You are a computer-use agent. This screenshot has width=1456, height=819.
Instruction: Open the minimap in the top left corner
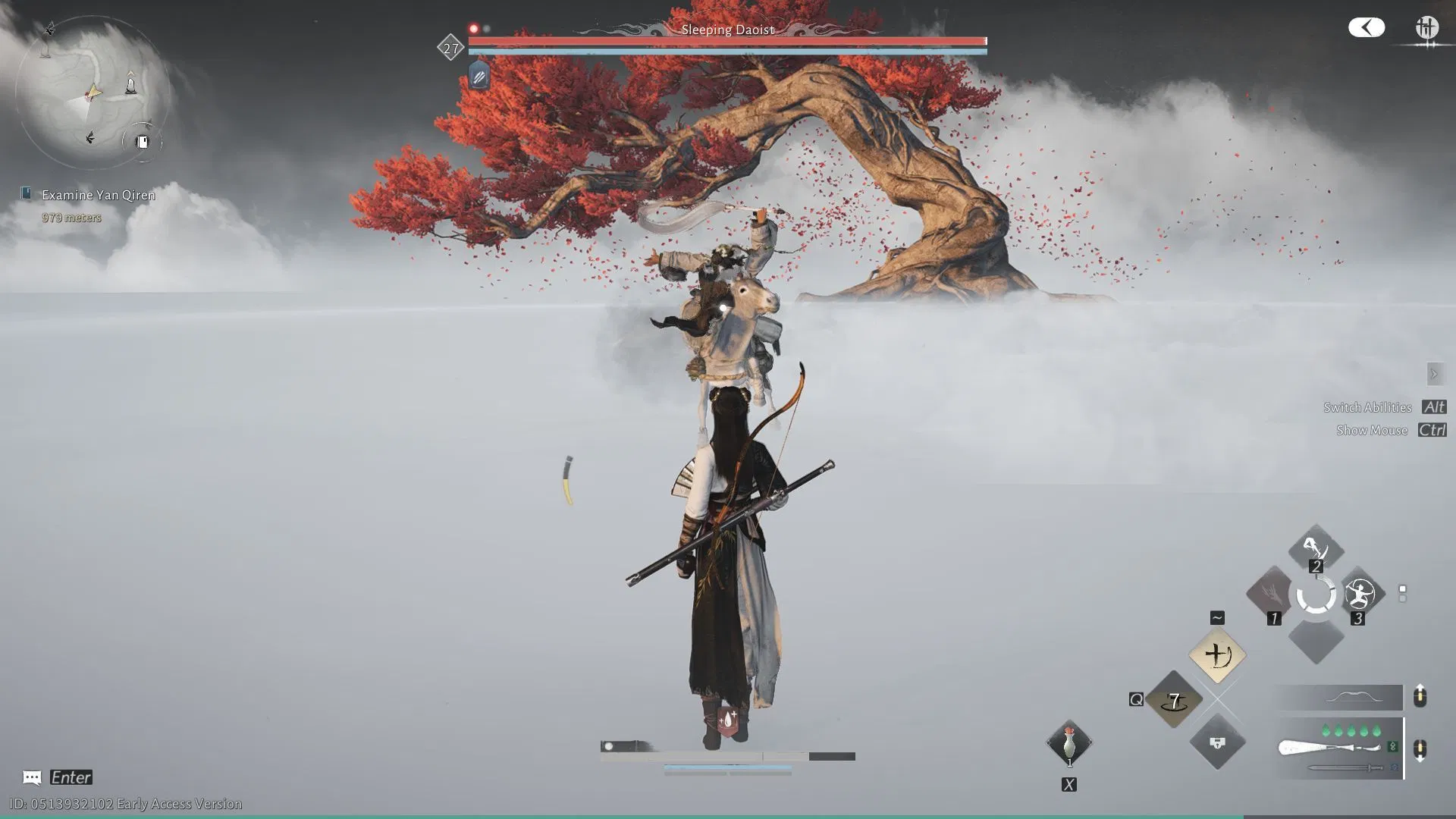pos(91,91)
